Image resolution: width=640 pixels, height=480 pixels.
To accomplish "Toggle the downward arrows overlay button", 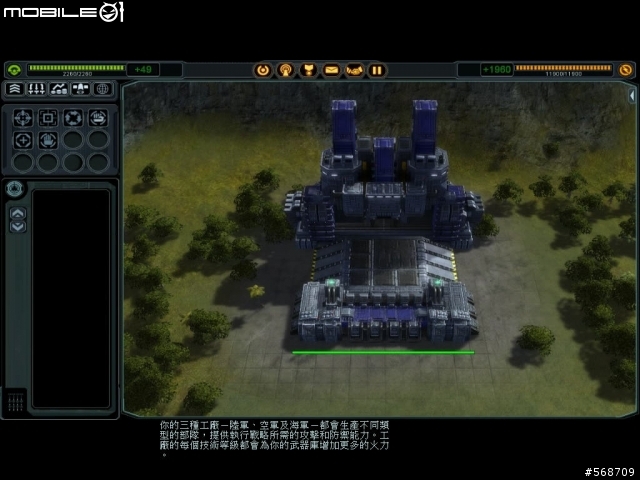I will pos(36,89).
